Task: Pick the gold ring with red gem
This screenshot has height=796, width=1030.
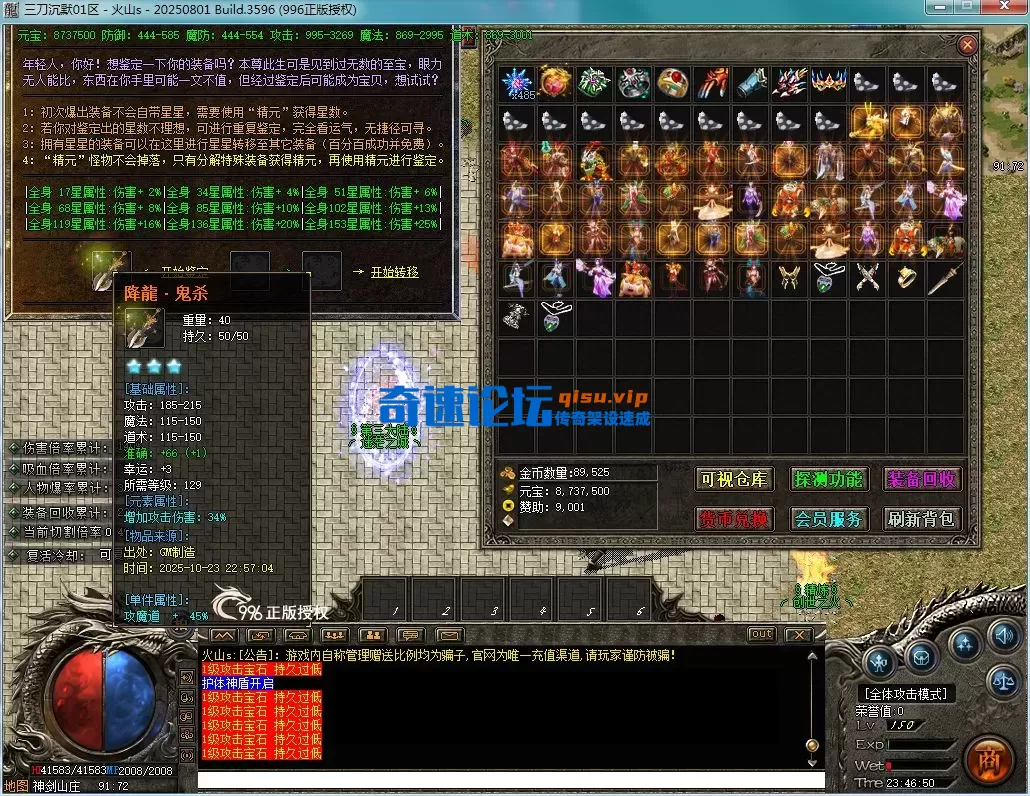Action: pyautogui.click(x=673, y=84)
